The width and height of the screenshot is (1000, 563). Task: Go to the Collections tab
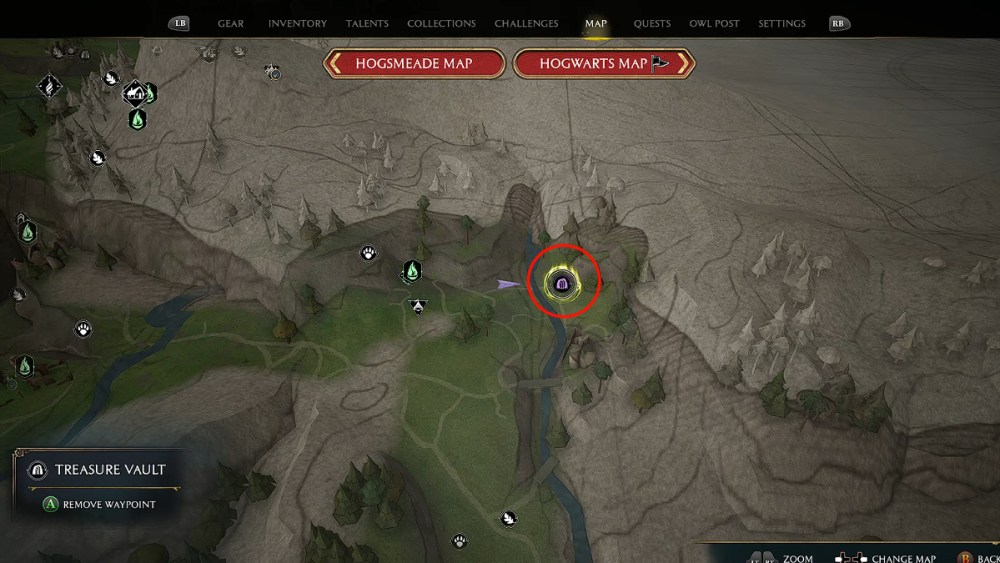pyautogui.click(x=441, y=23)
